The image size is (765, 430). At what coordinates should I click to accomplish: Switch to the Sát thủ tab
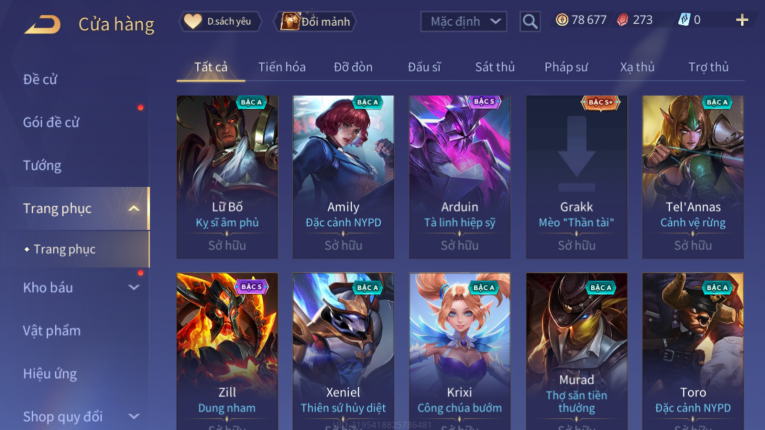495,67
